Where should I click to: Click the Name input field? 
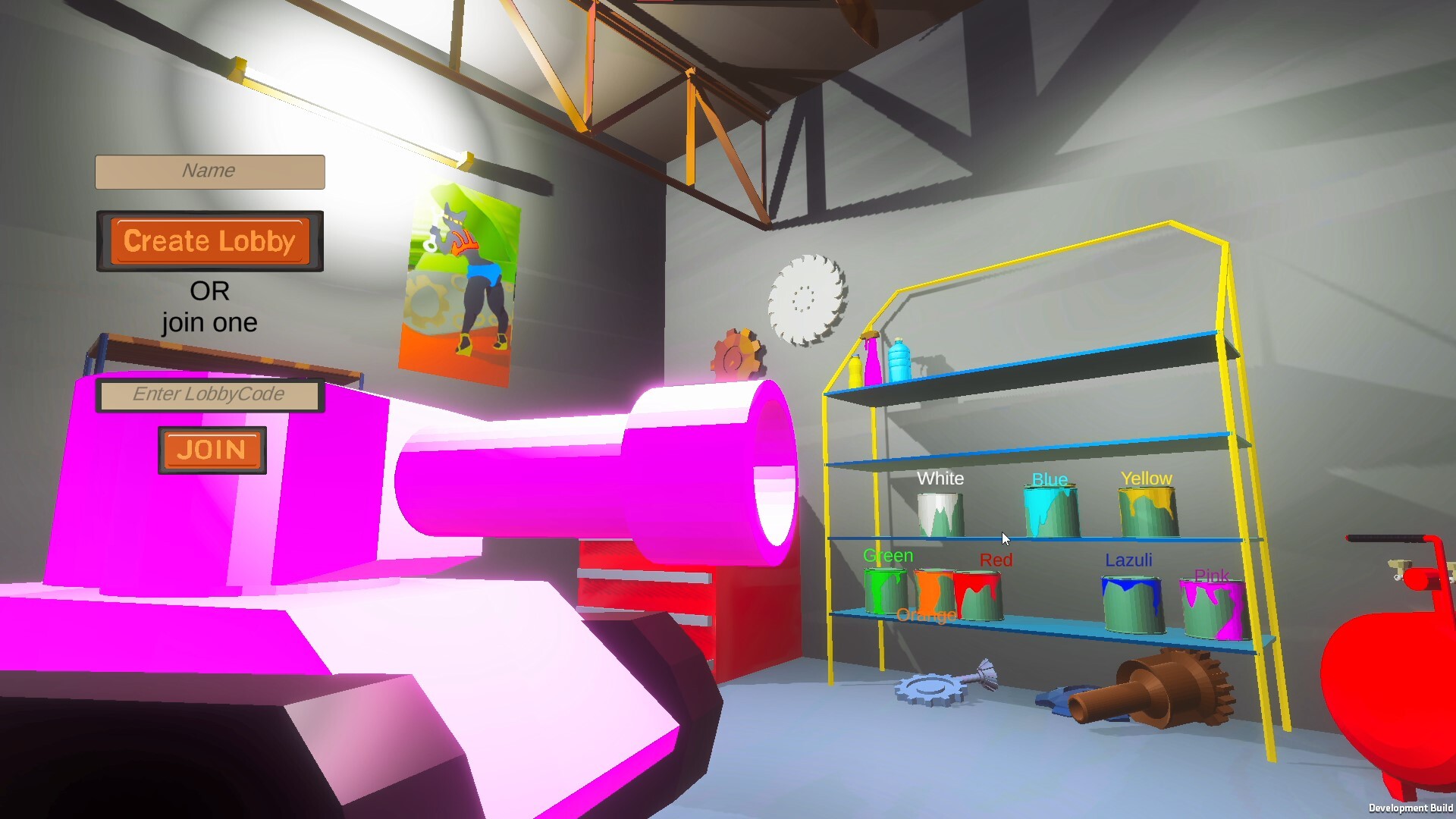point(209,171)
